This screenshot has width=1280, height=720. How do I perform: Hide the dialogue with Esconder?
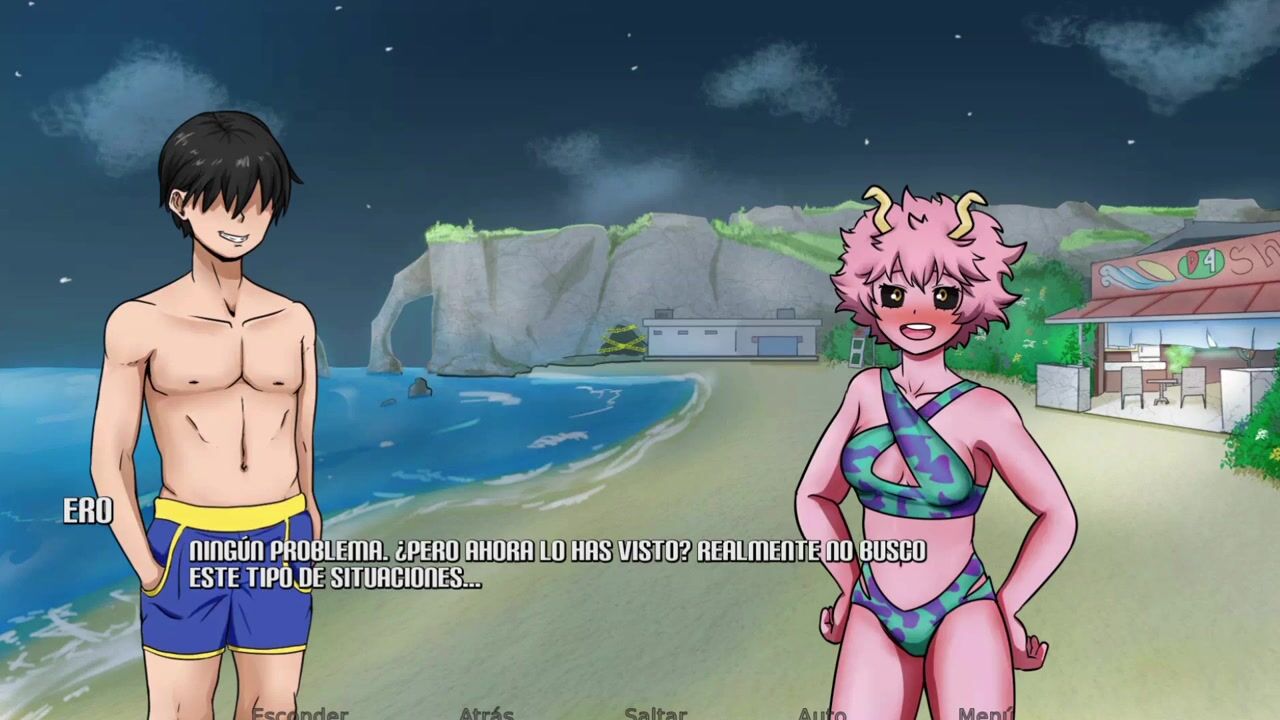[299, 714]
